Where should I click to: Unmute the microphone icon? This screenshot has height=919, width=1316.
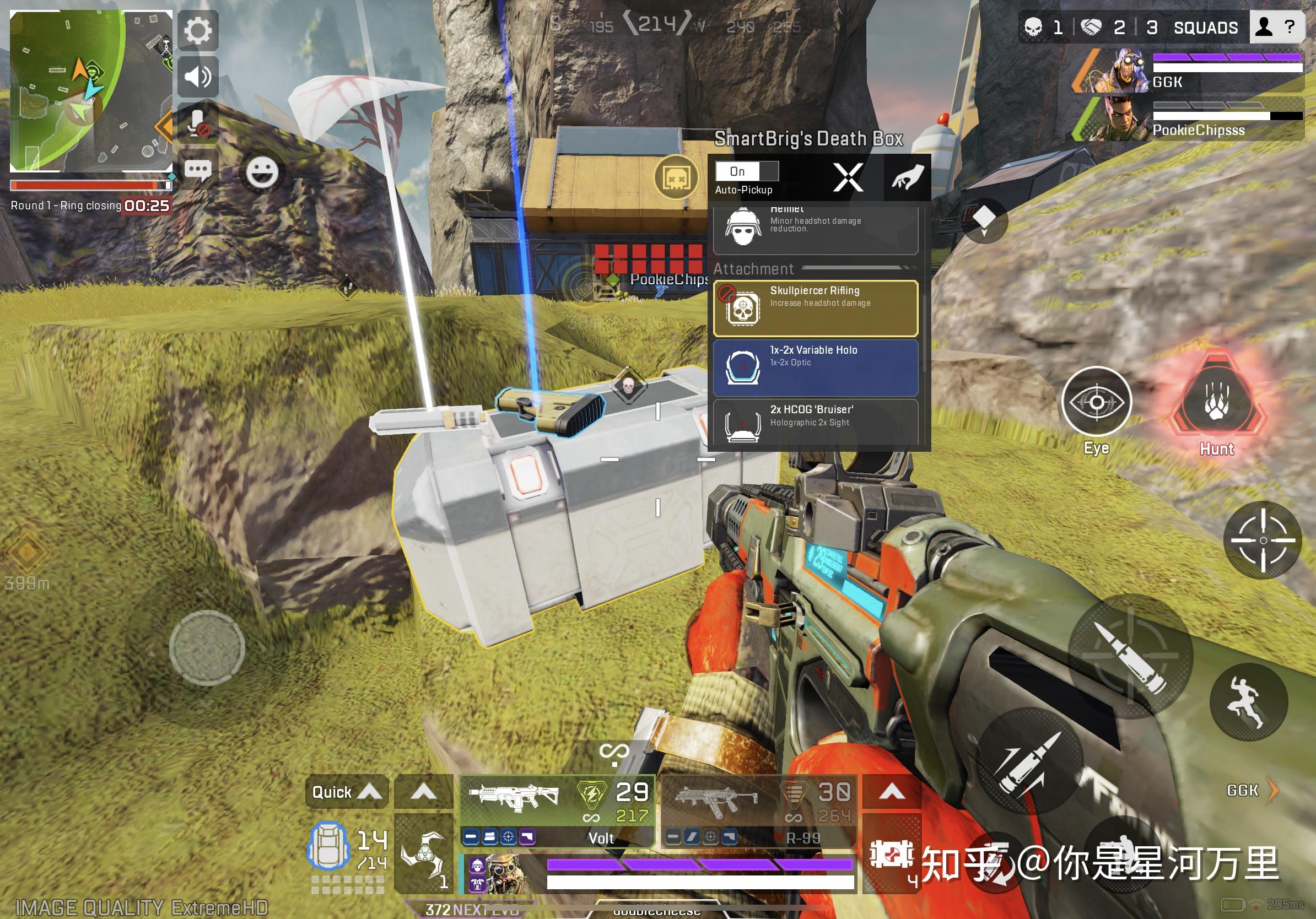click(198, 123)
